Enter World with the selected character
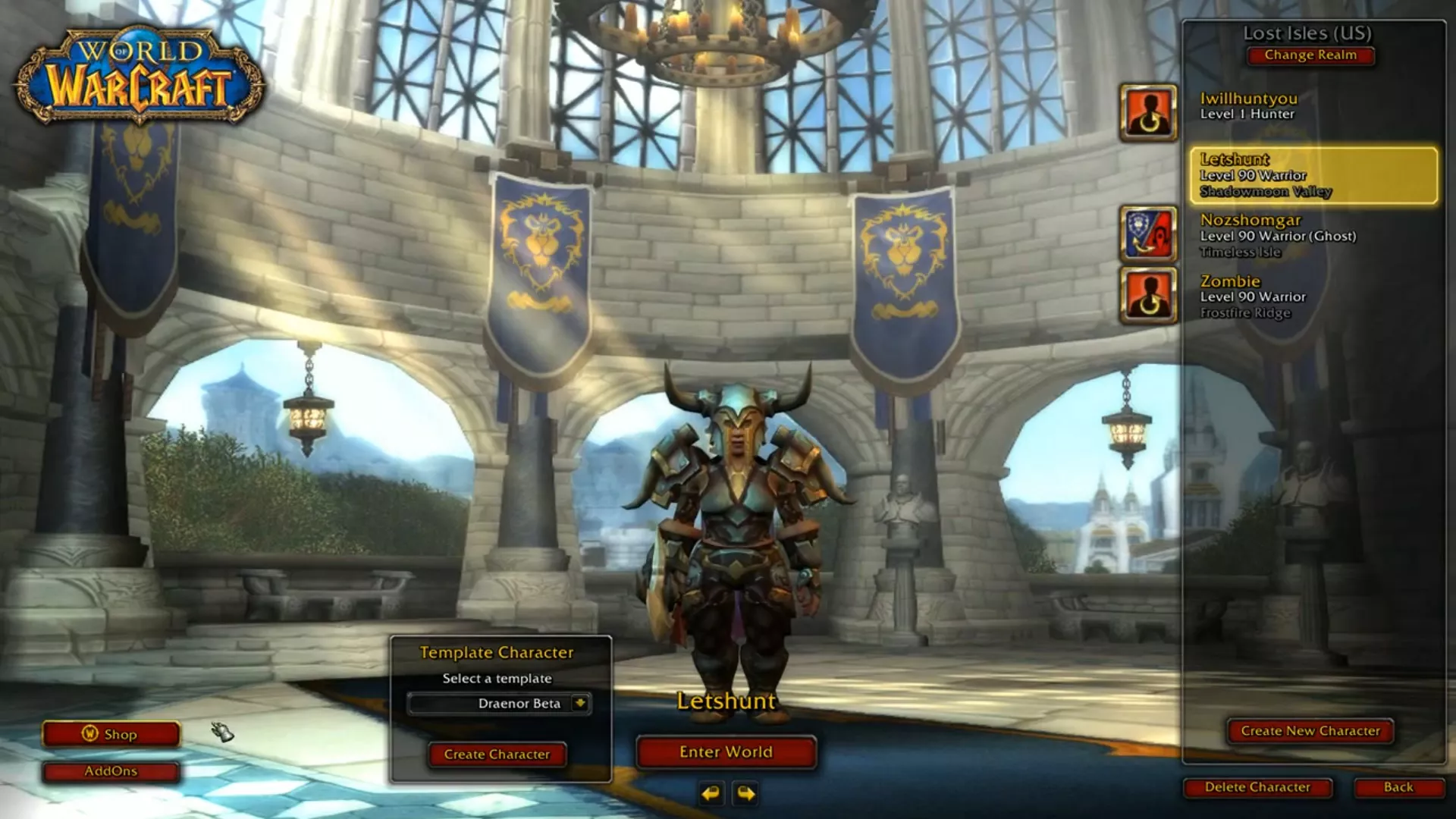 726,752
